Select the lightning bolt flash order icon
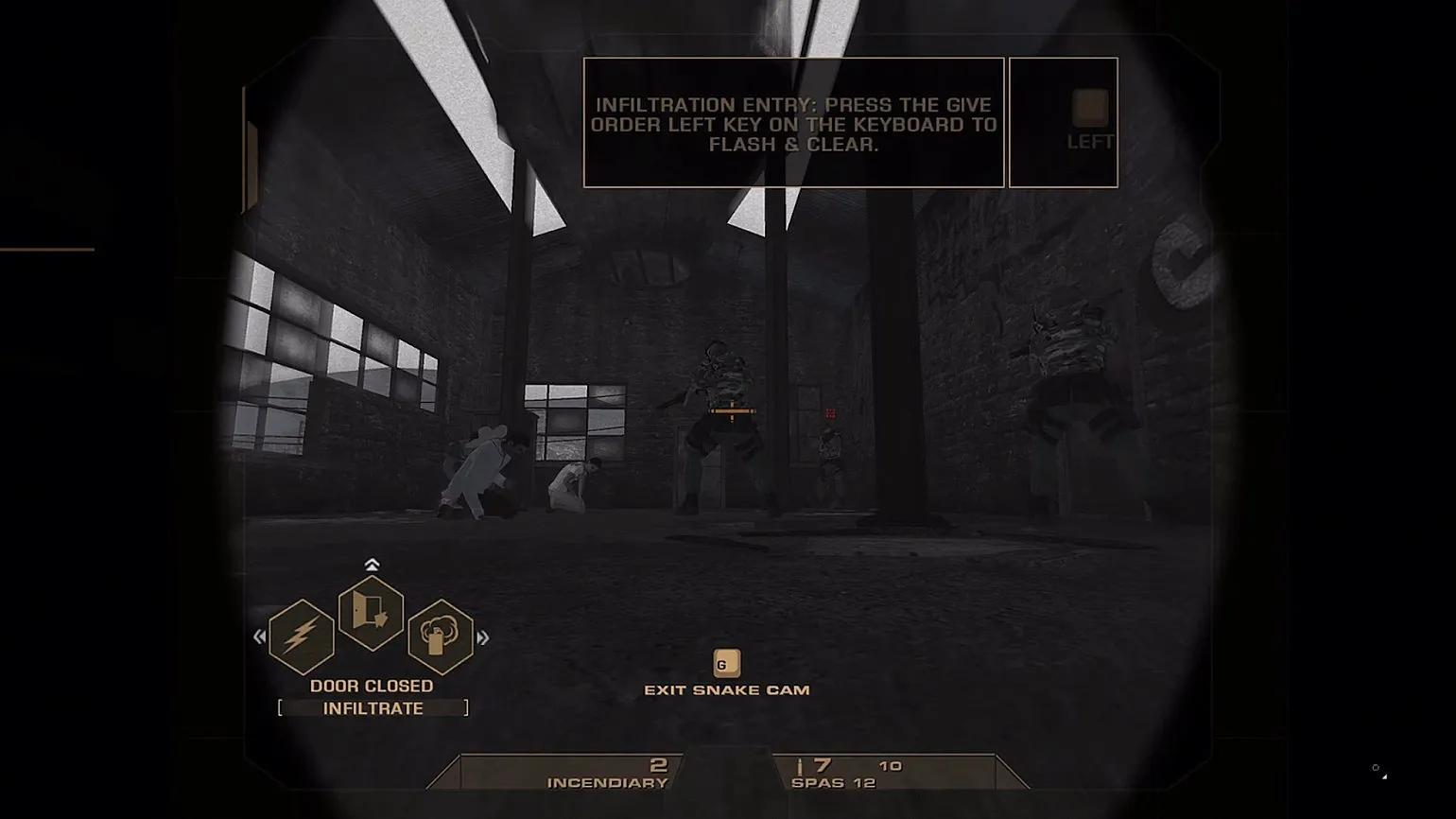Viewport: 1456px width, 819px height. click(x=301, y=636)
